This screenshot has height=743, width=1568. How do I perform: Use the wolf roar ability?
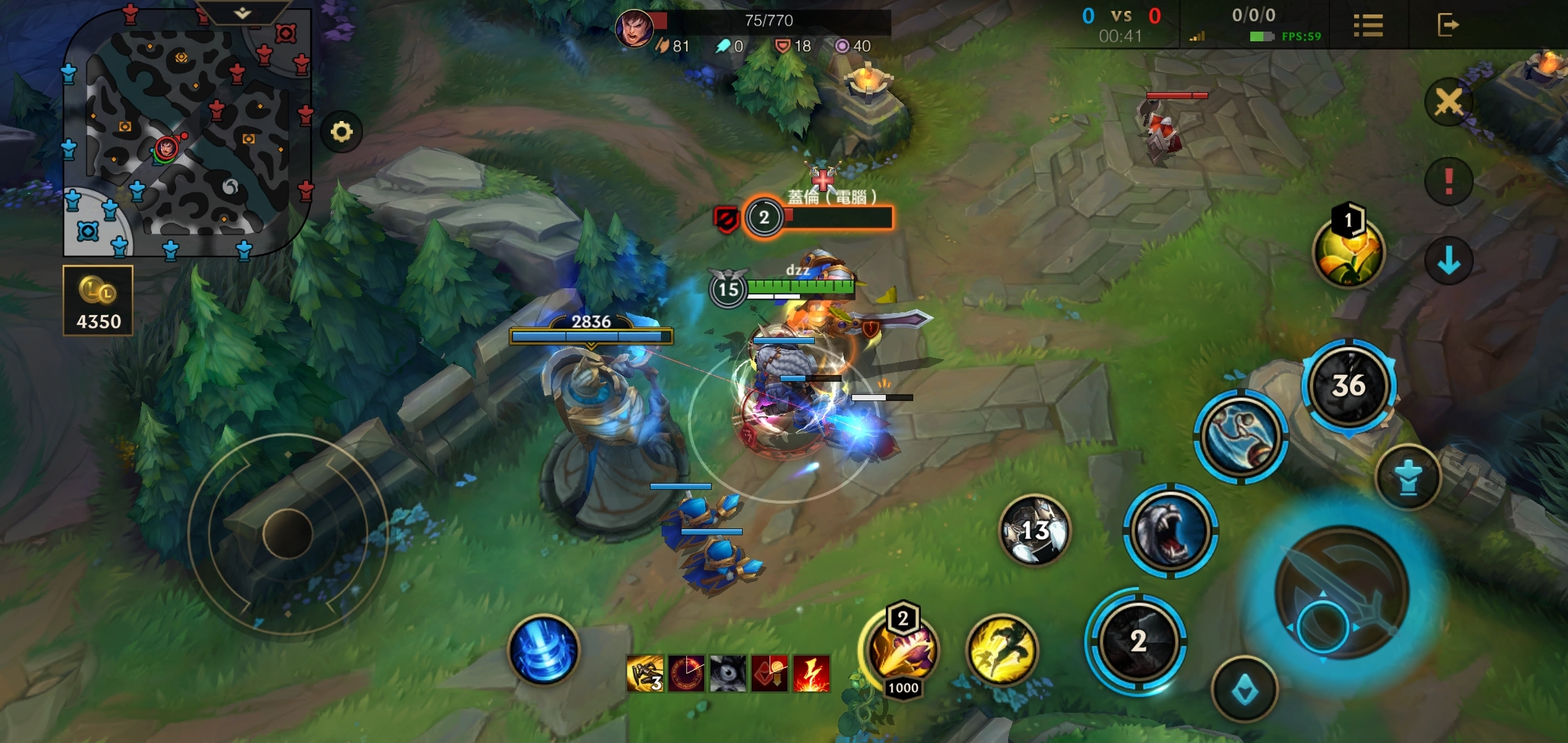(x=1170, y=531)
